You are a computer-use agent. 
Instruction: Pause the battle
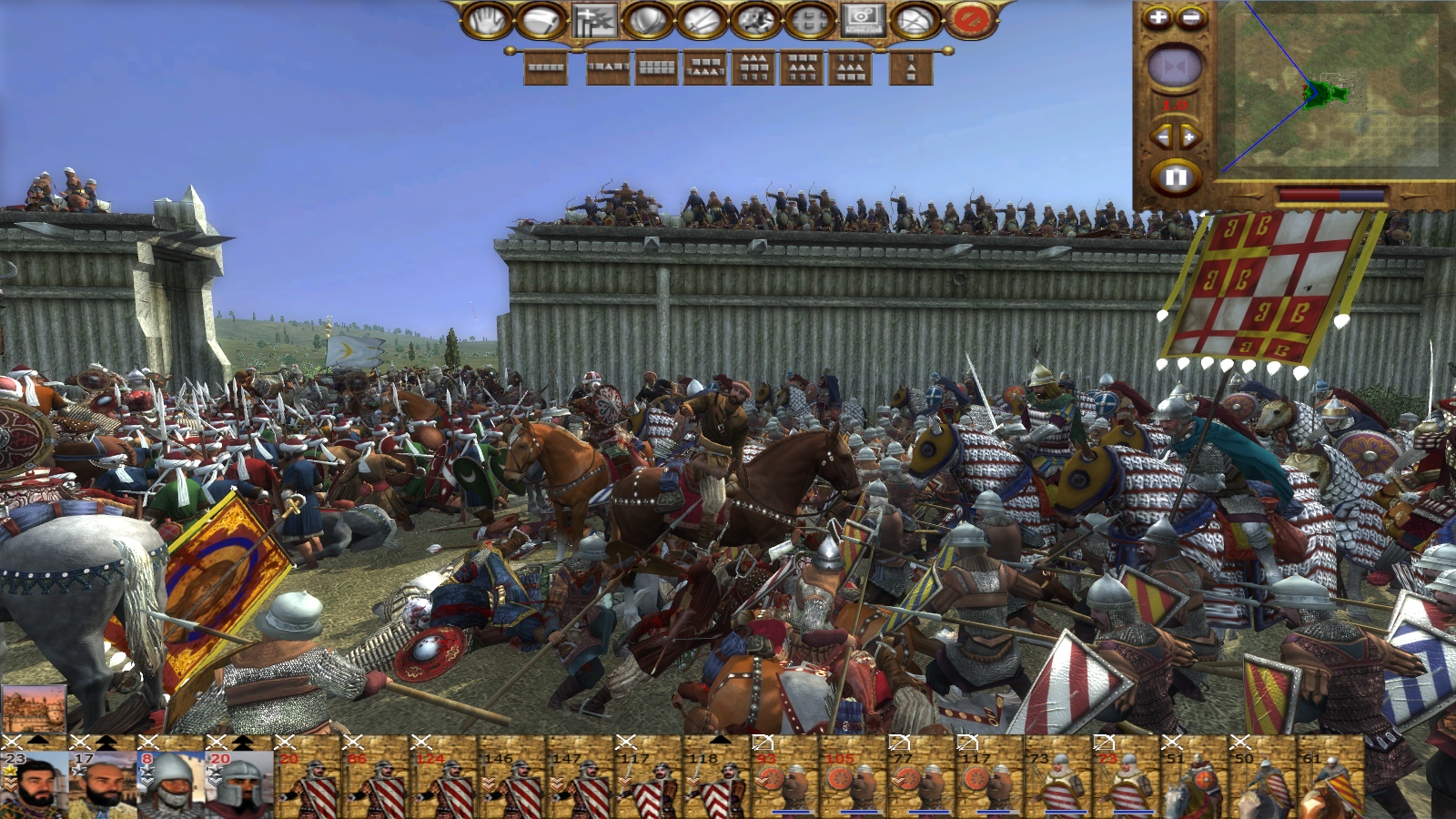coord(1175,177)
